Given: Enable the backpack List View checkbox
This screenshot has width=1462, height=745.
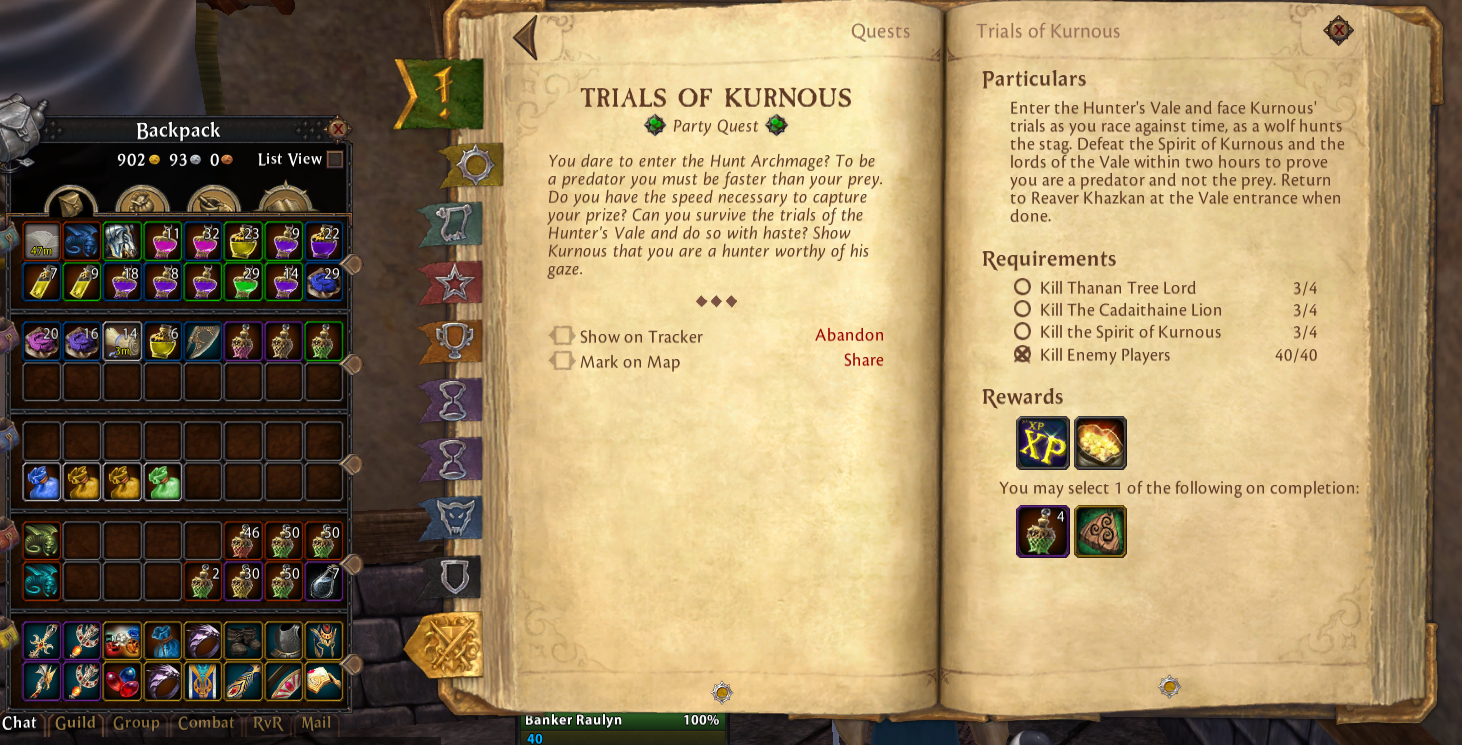Looking at the screenshot, I should click(x=335, y=159).
